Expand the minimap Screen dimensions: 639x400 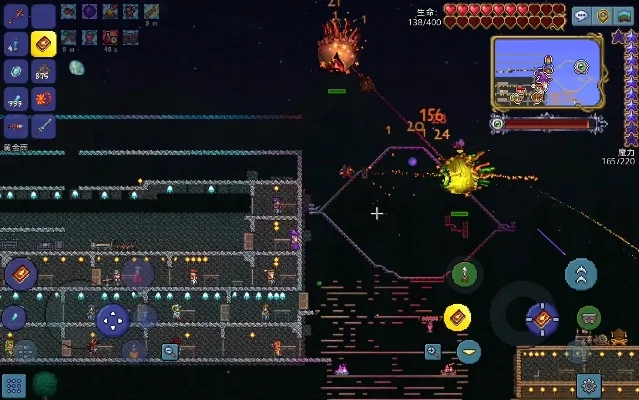click(x=540, y=72)
